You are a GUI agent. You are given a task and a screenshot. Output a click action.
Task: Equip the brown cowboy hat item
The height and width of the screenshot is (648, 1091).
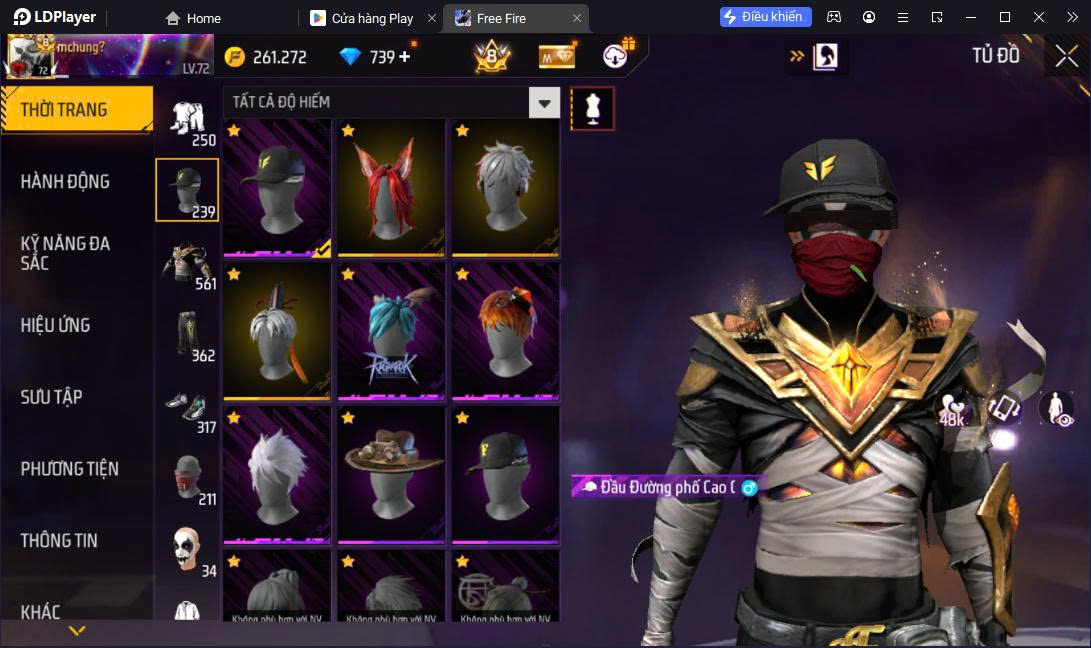pyautogui.click(x=391, y=474)
